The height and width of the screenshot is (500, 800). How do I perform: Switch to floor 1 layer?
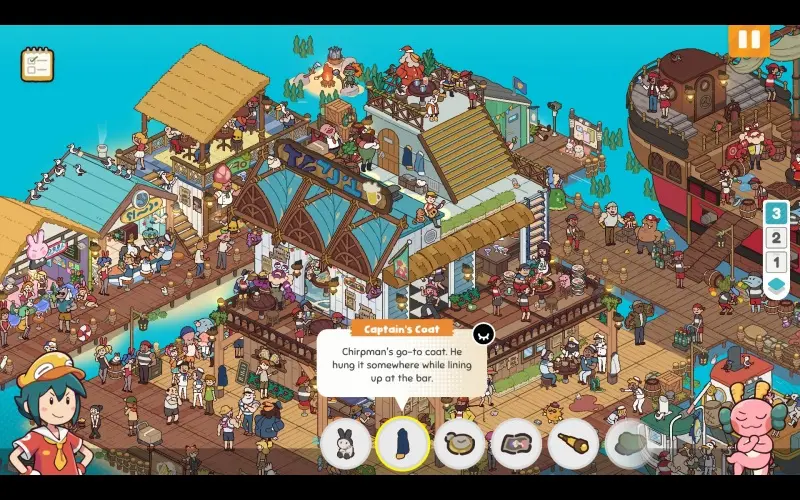pyautogui.click(x=776, y=262)
